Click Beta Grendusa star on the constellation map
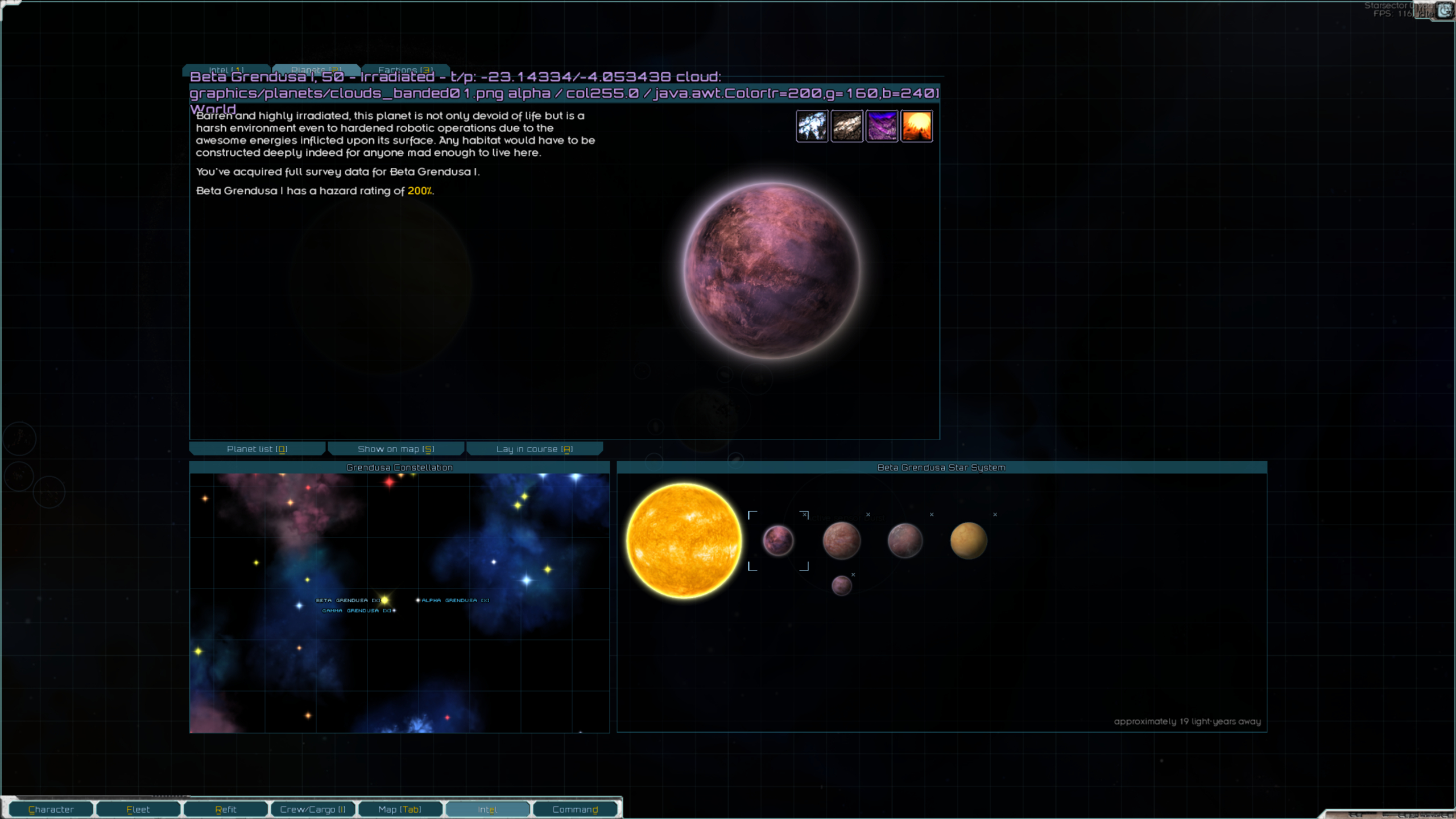The width and height of the screenshot is (1456, 819). pyautogui.click(x=384, y=599)
